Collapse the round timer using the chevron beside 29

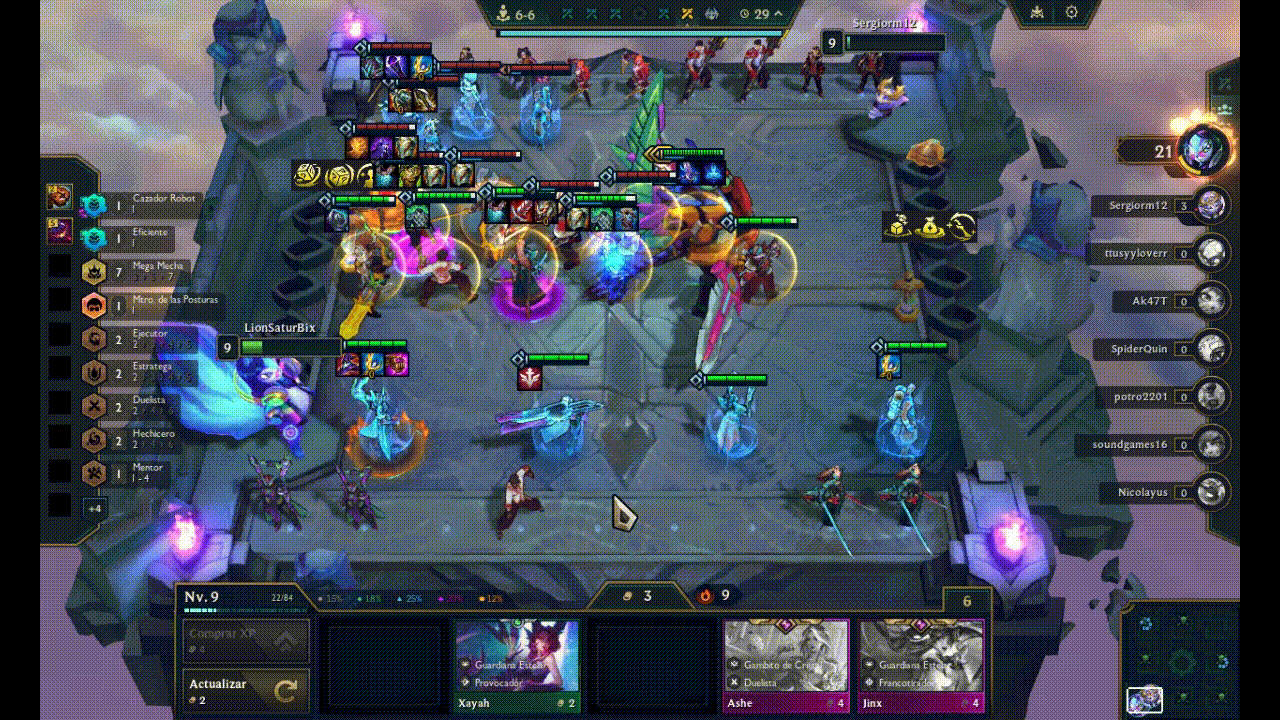click(x=776, y=14)
